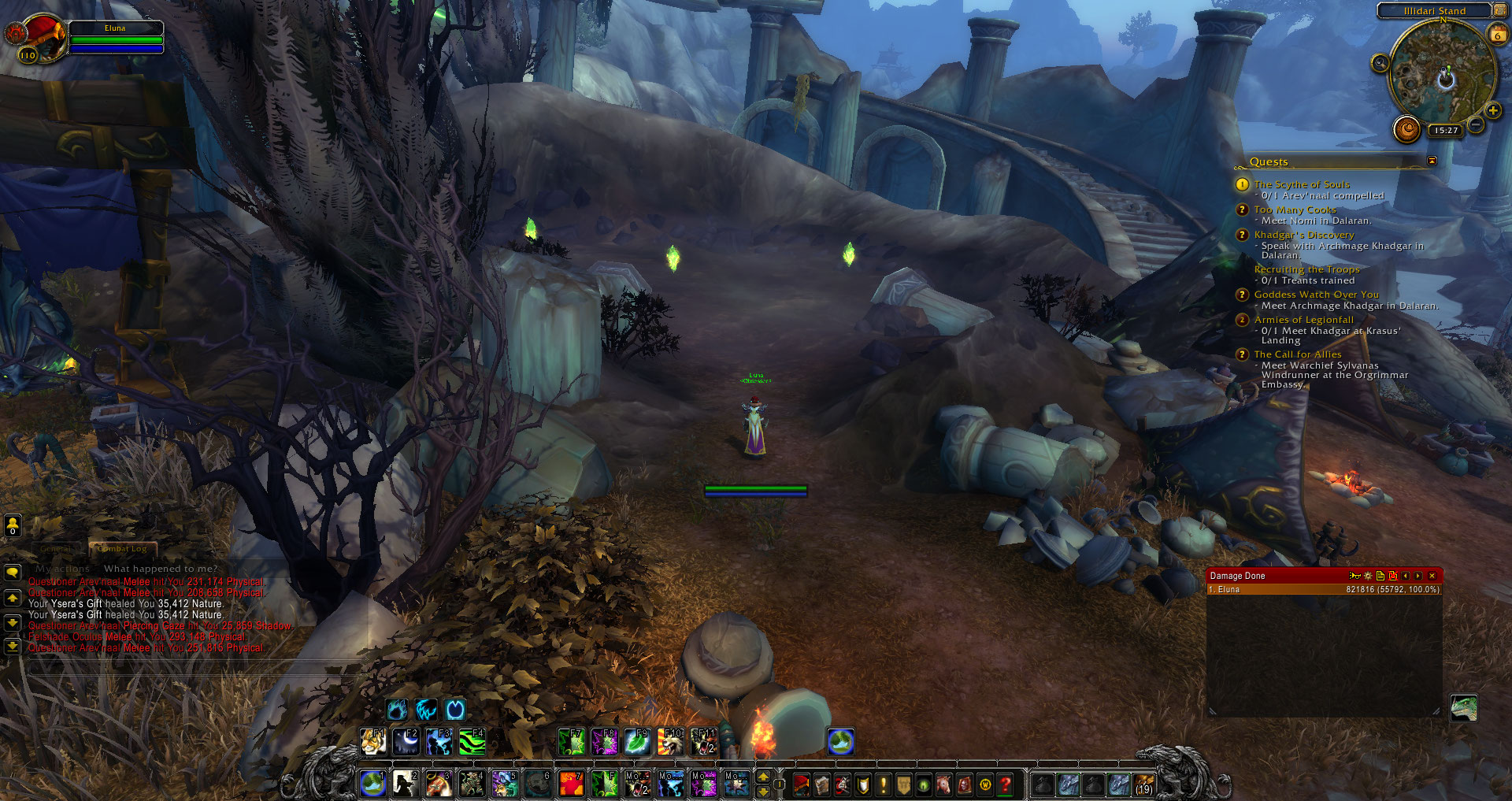Screen dimensions: 1512x801
Task: Zoom out the minimap
Action: tap(1476, 125)
